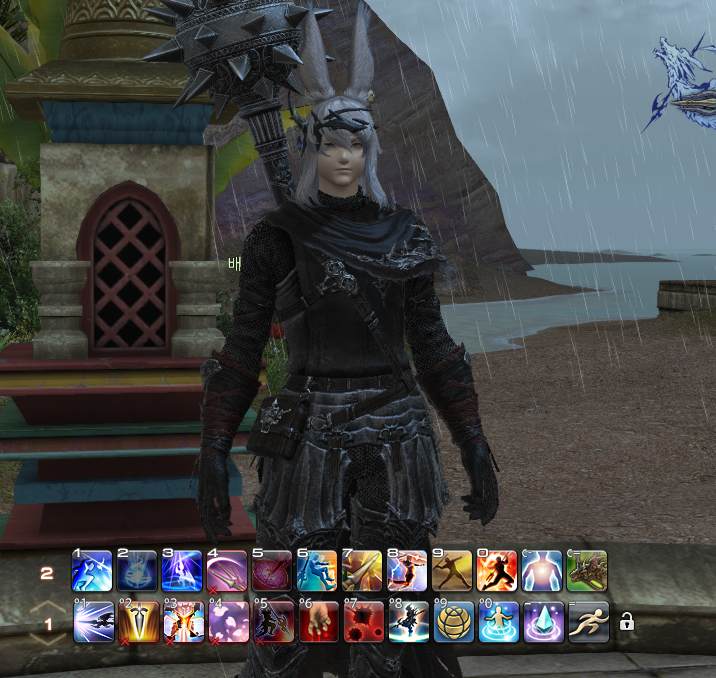Activate the pink petals ability
The image size is (716, 678).
point(228,622)
